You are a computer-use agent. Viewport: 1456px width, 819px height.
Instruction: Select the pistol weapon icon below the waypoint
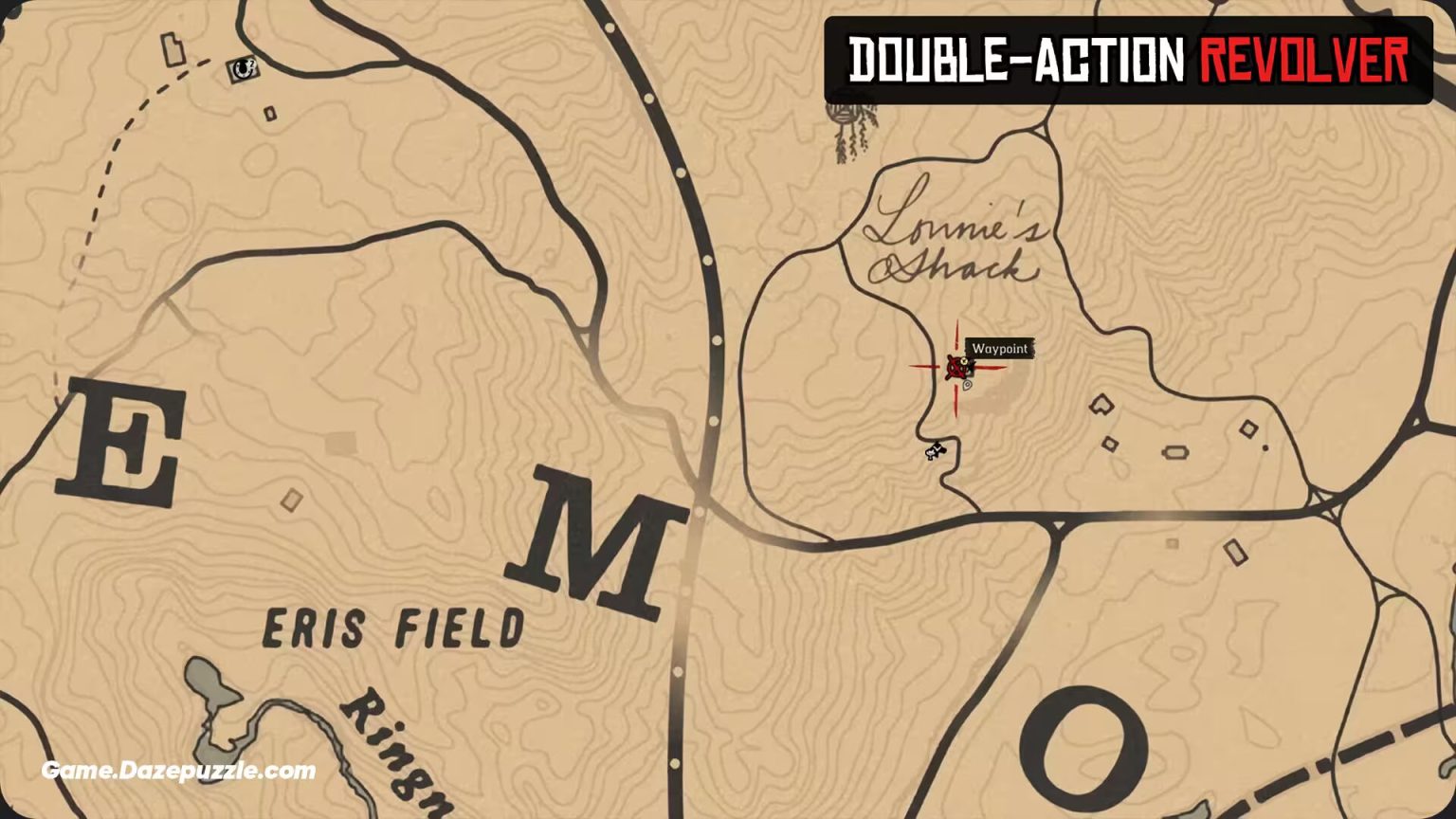pos(935,451)
